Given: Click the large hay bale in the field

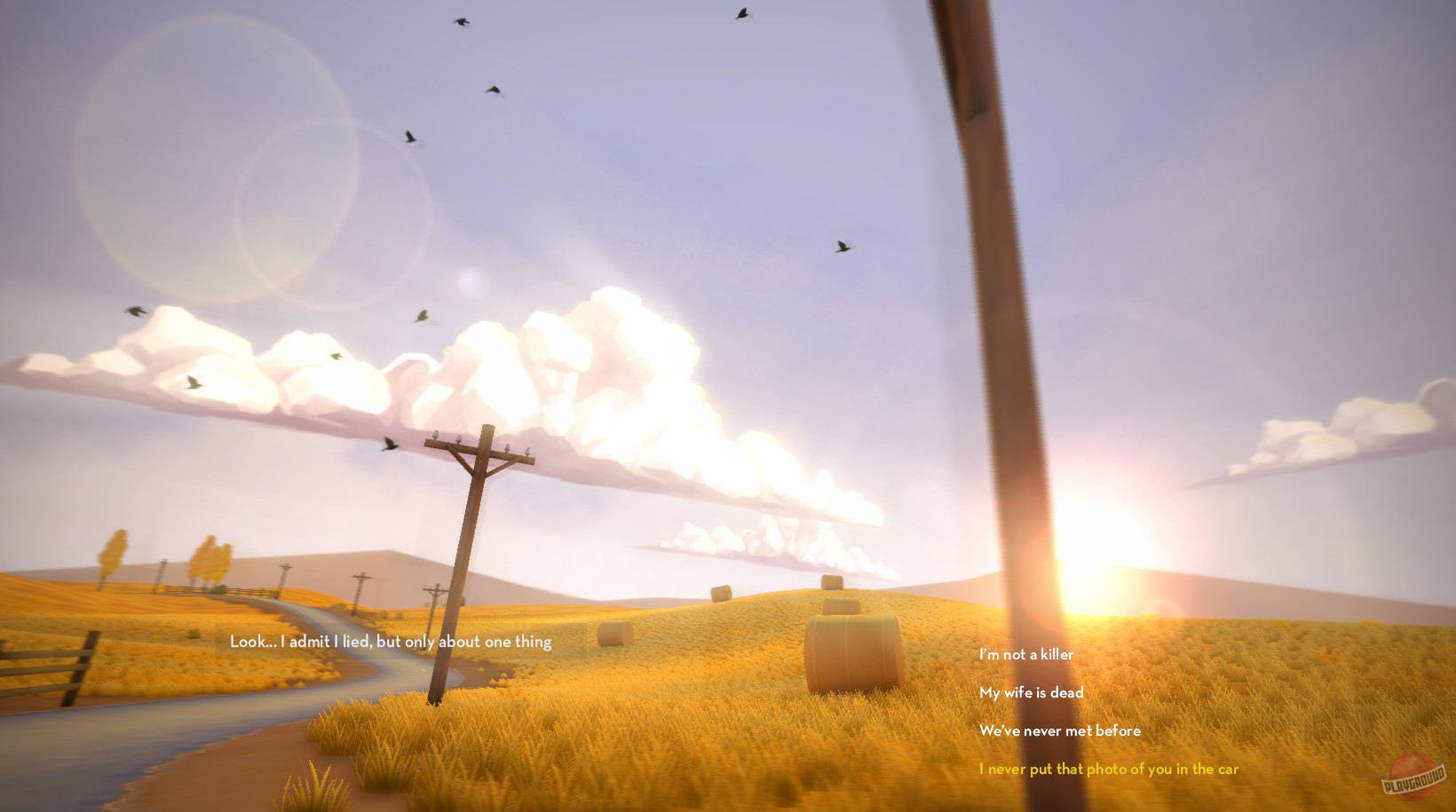Looking at the screenshot, I should click(x=852, y=652).
